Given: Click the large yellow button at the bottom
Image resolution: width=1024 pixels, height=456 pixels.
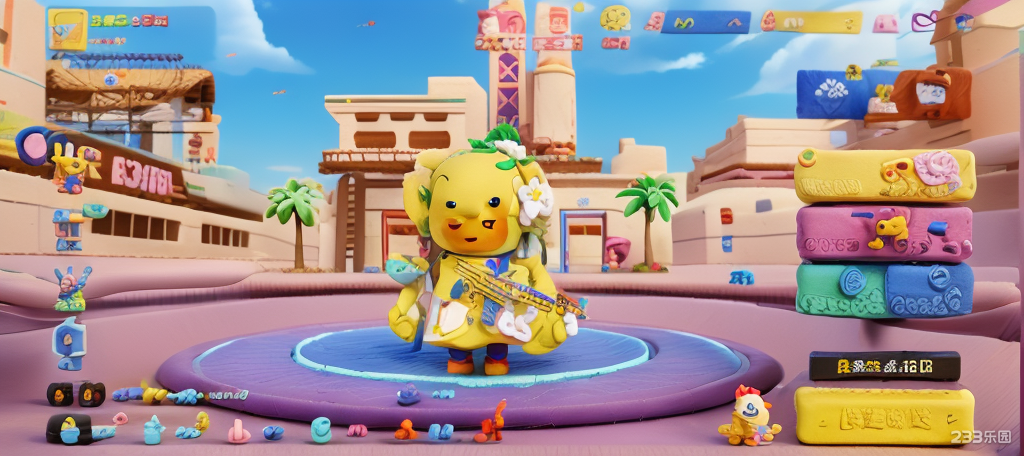Looking at the screenshot, I should point(884,415).
